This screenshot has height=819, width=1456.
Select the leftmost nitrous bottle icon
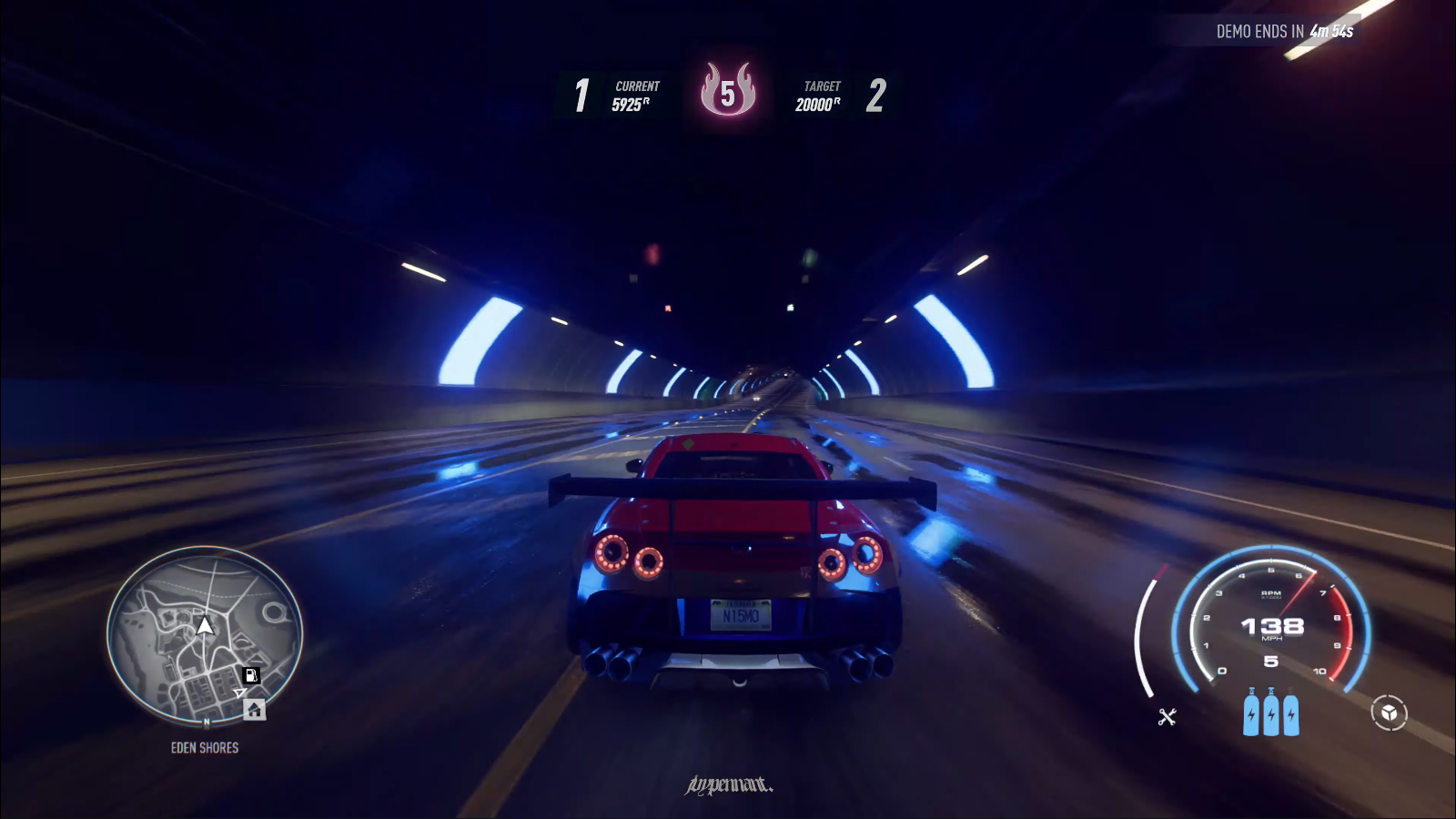click(x=1250, y=714)
